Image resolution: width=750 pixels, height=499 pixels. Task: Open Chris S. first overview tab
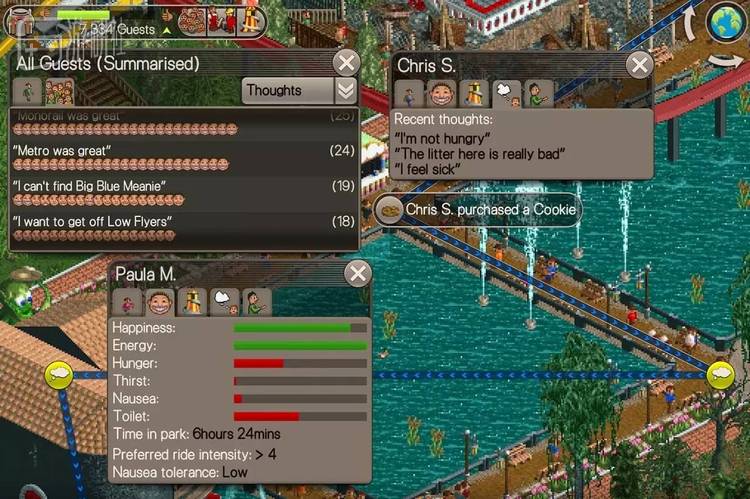tap(410, 95)
